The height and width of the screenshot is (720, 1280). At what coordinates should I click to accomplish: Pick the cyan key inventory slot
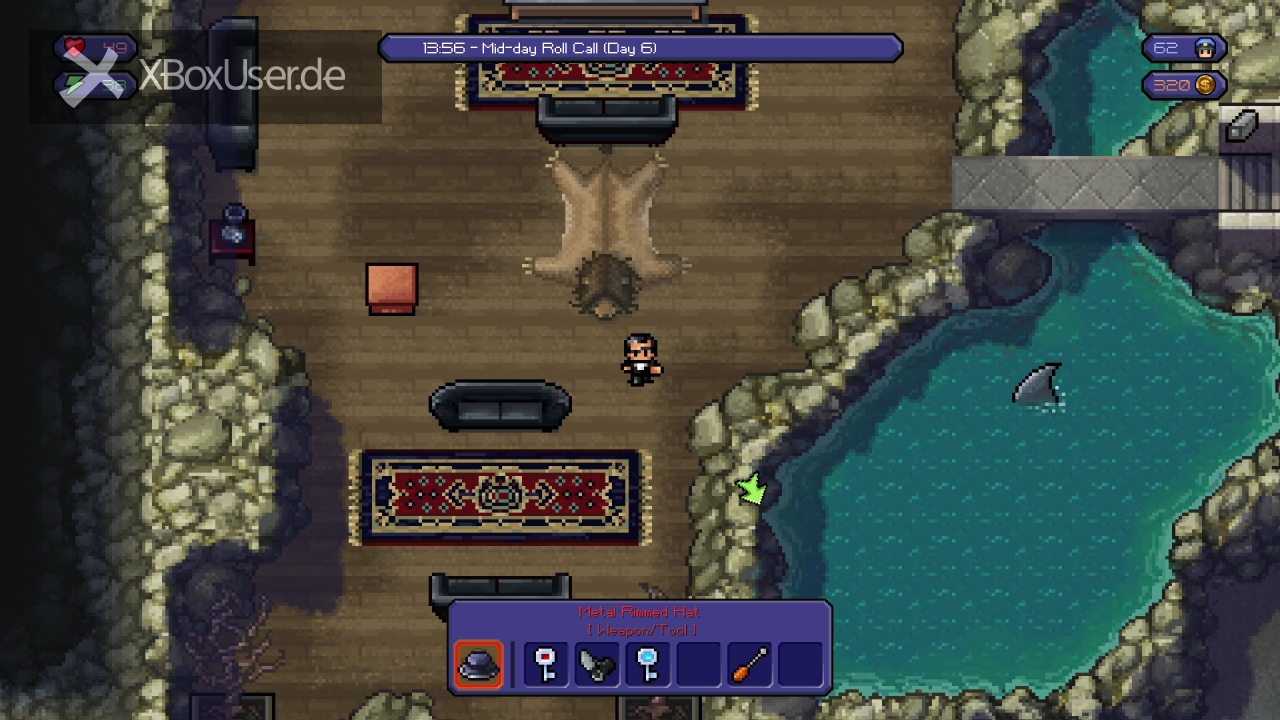(x=648, y=665)
